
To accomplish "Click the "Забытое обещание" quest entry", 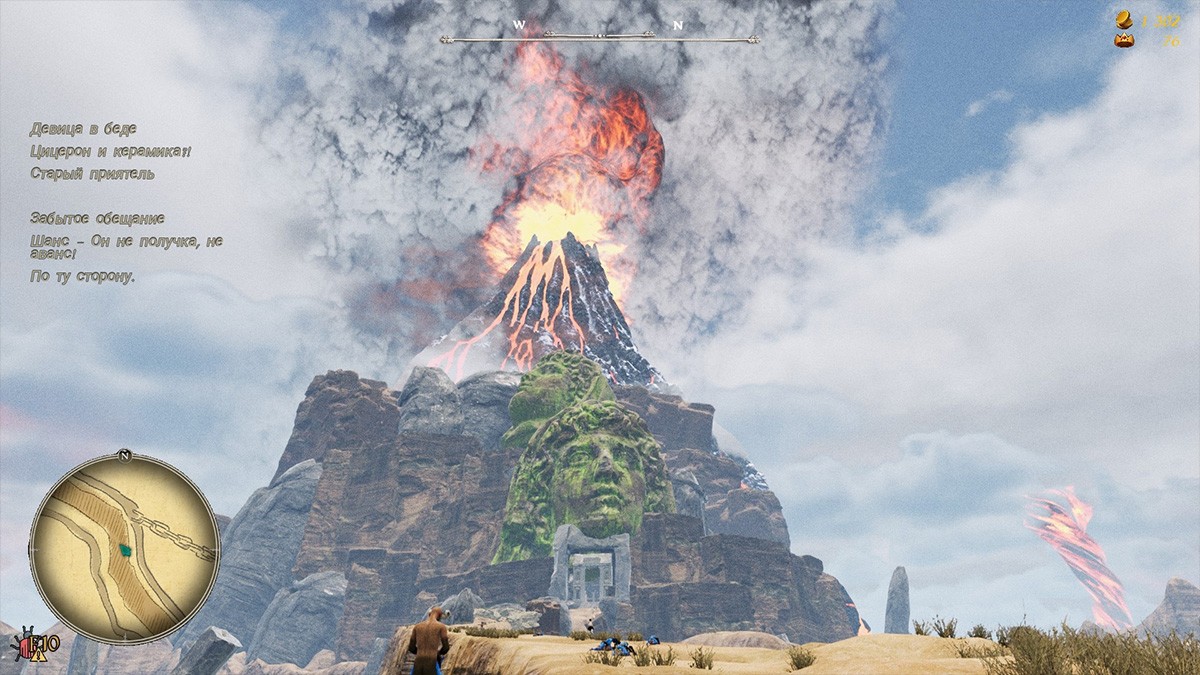I will (x=97, y=218).
